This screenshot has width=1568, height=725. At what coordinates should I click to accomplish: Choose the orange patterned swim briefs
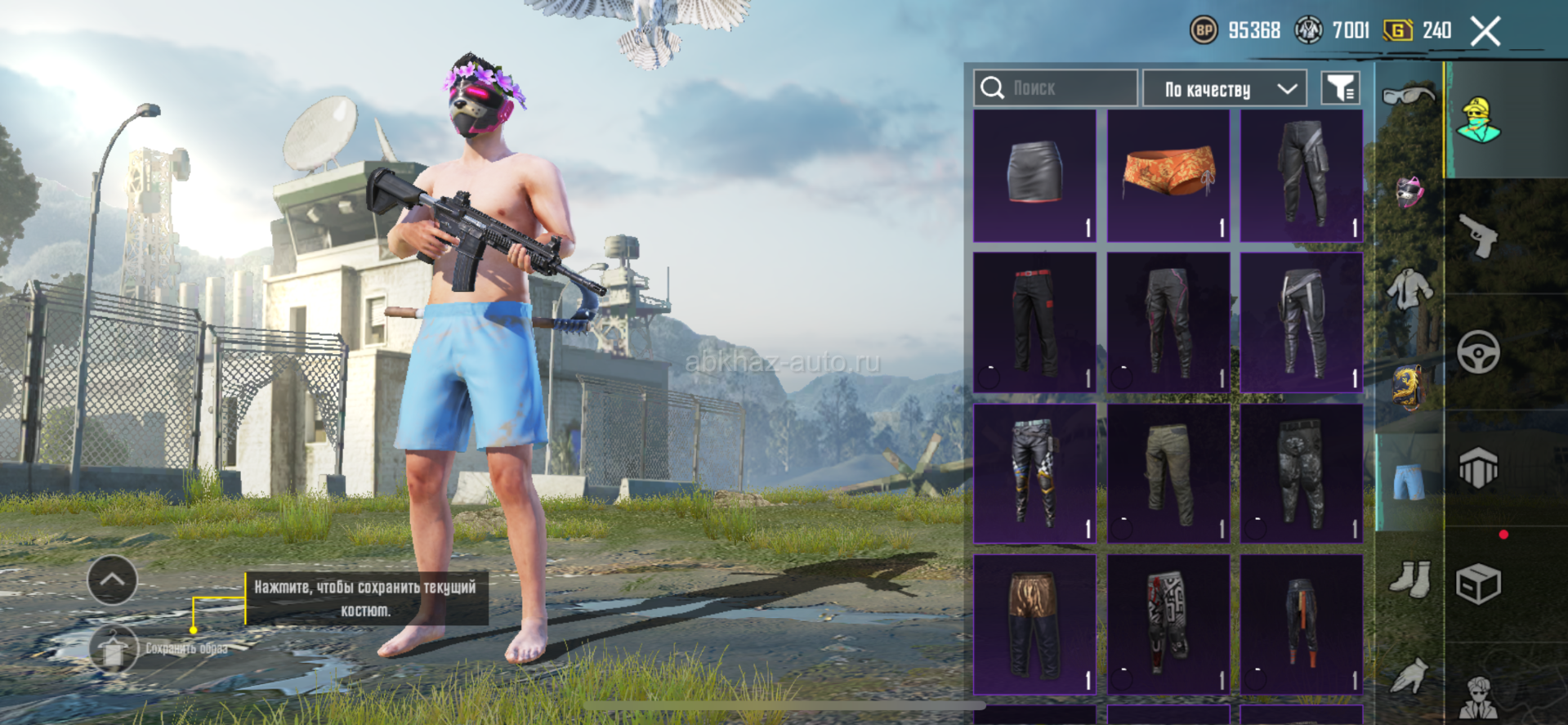coord(1168,175)
